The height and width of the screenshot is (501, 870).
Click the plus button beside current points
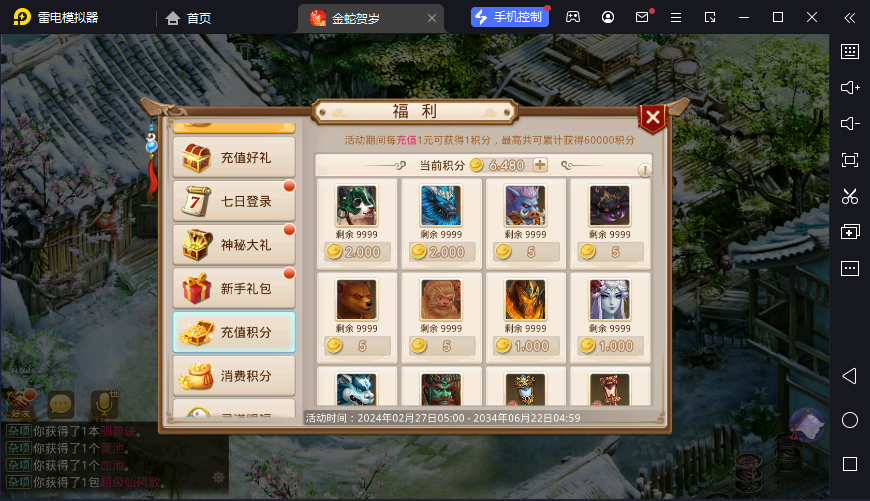coord(540,165)
